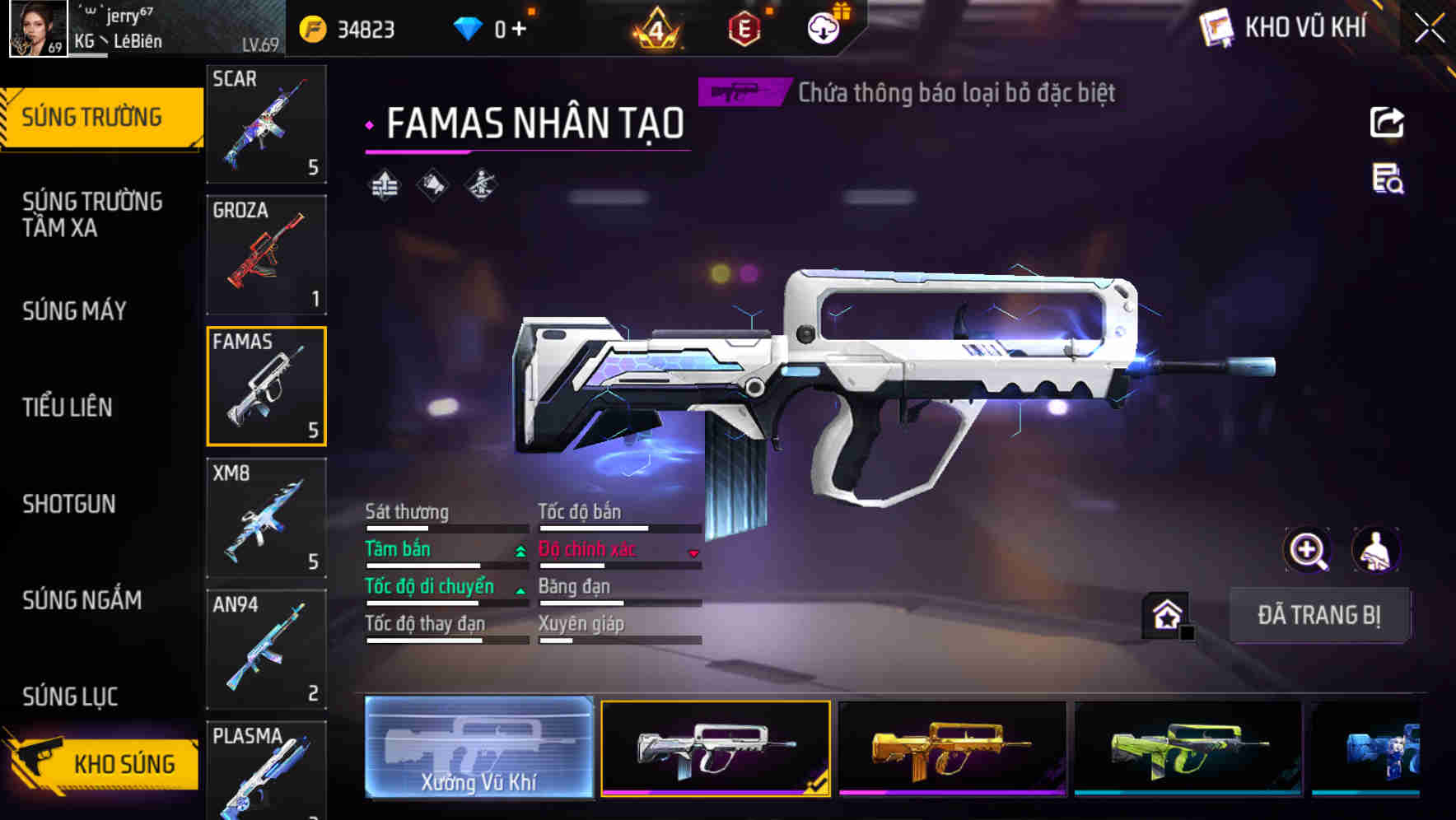Select the golden FAMAS skin
The height and width of the screenshot is (820, 1456).
click(952, 748)
